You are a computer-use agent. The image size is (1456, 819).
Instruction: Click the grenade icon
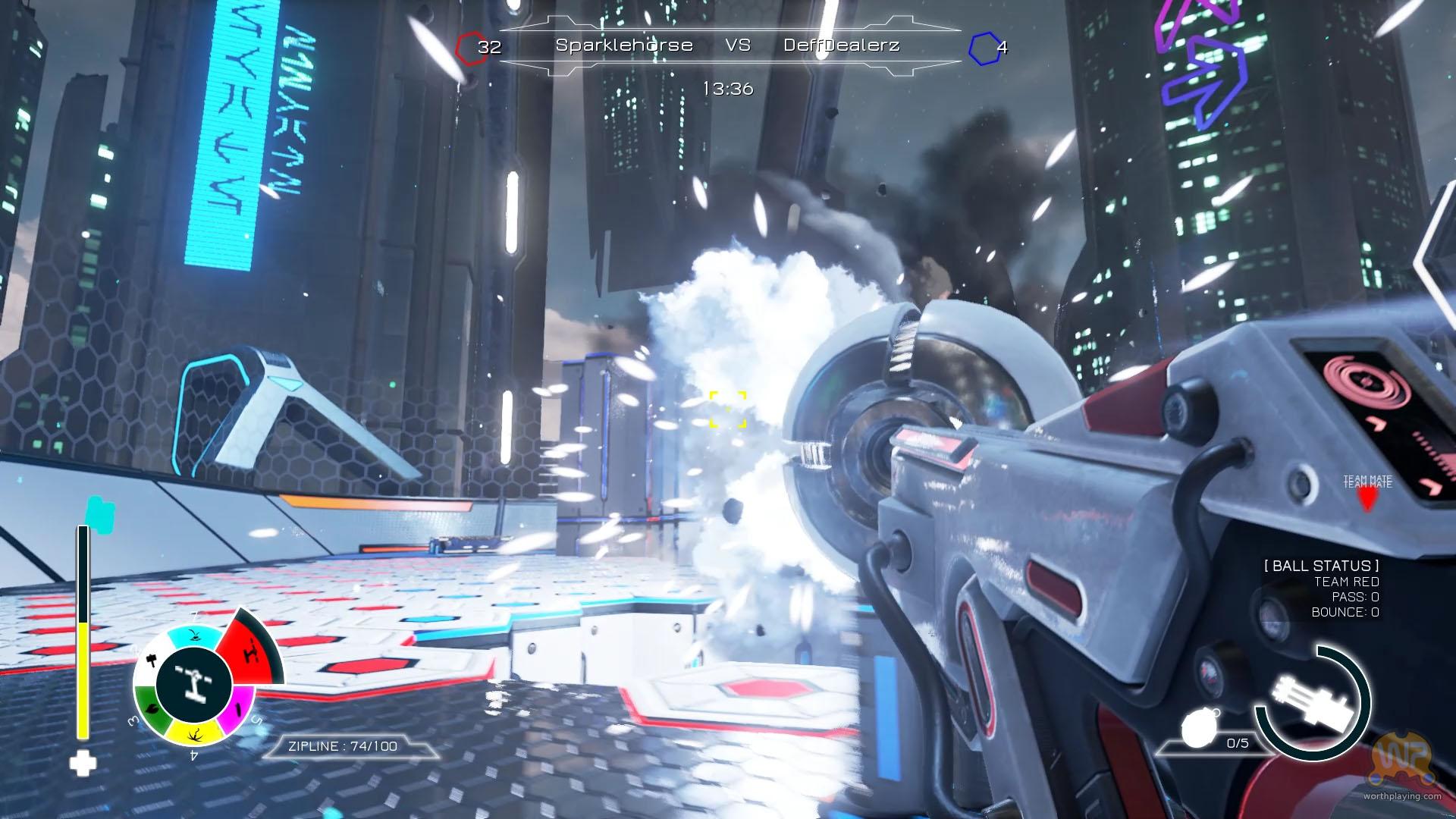tap(1198, 730)
